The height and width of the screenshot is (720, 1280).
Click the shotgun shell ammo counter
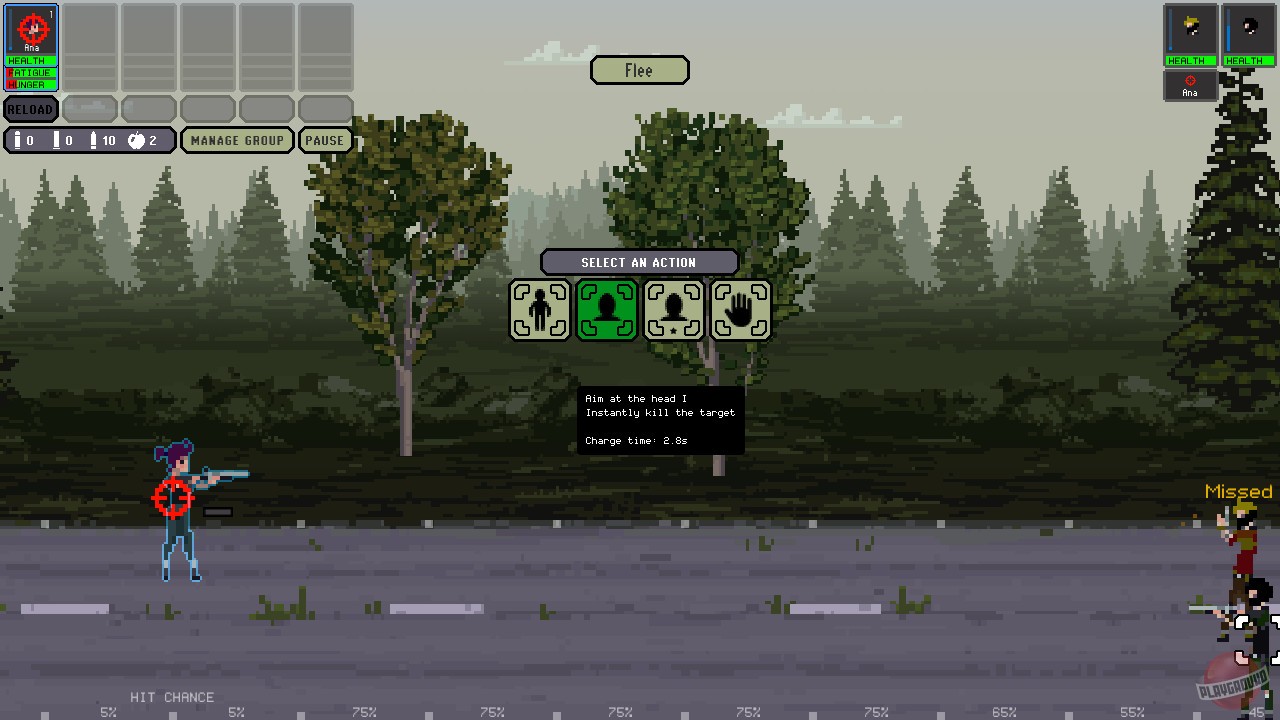pos(64,140)
